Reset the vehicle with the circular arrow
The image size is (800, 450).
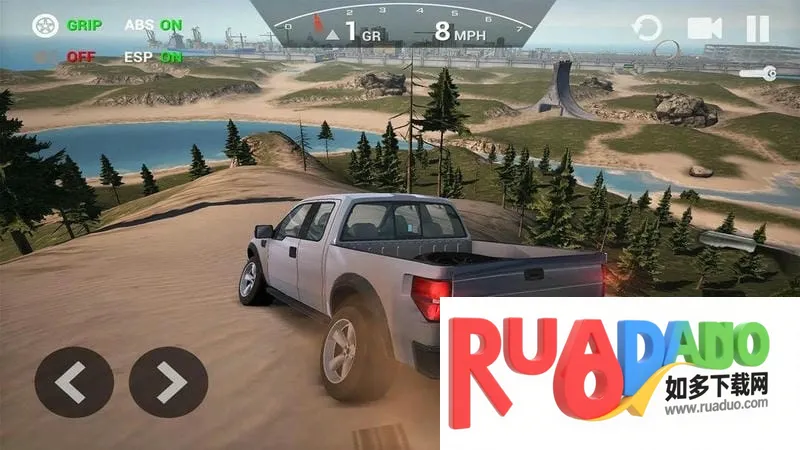pos(647,28)
